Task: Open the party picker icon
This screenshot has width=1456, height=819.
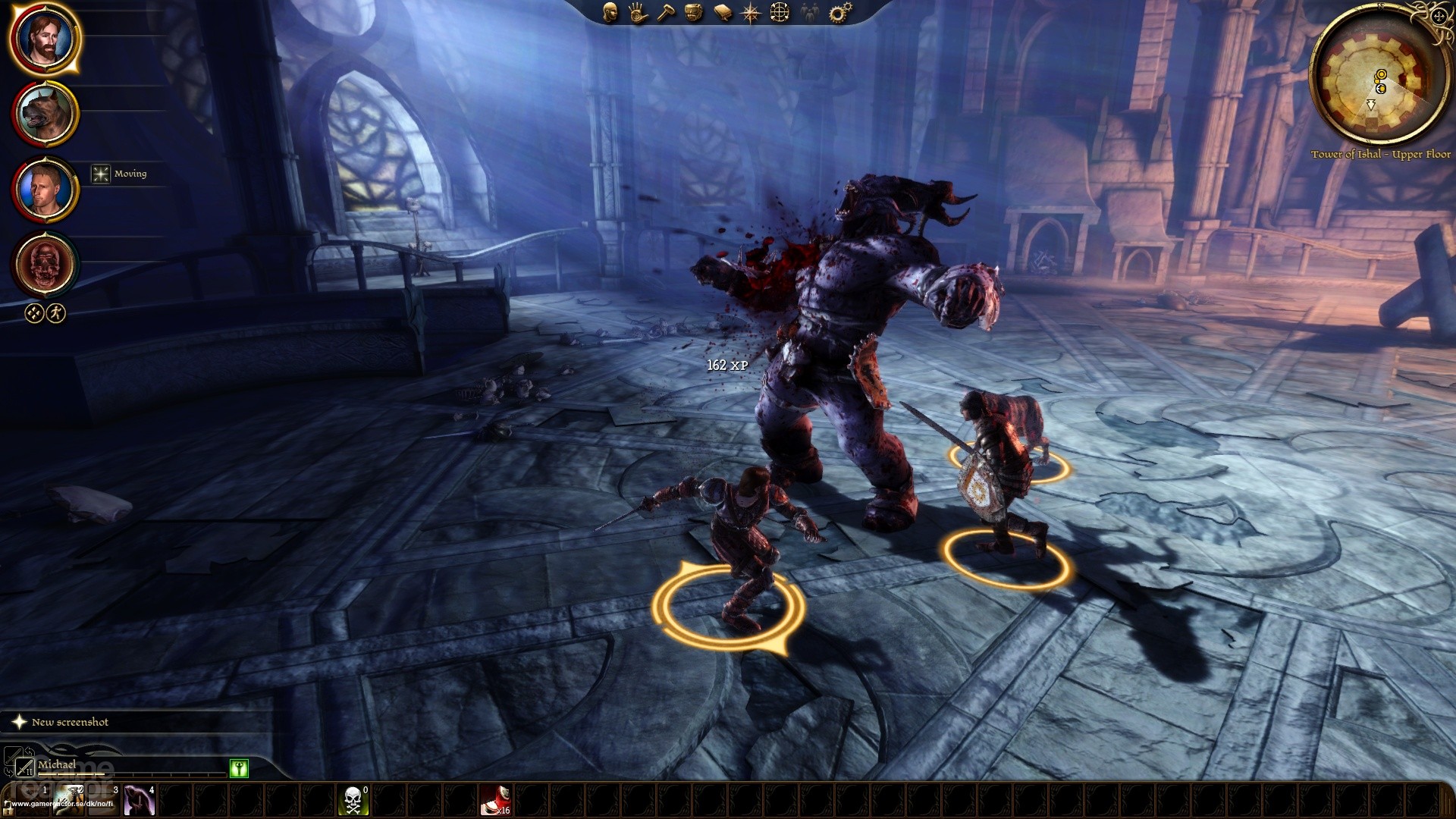Action: [809, 13]
